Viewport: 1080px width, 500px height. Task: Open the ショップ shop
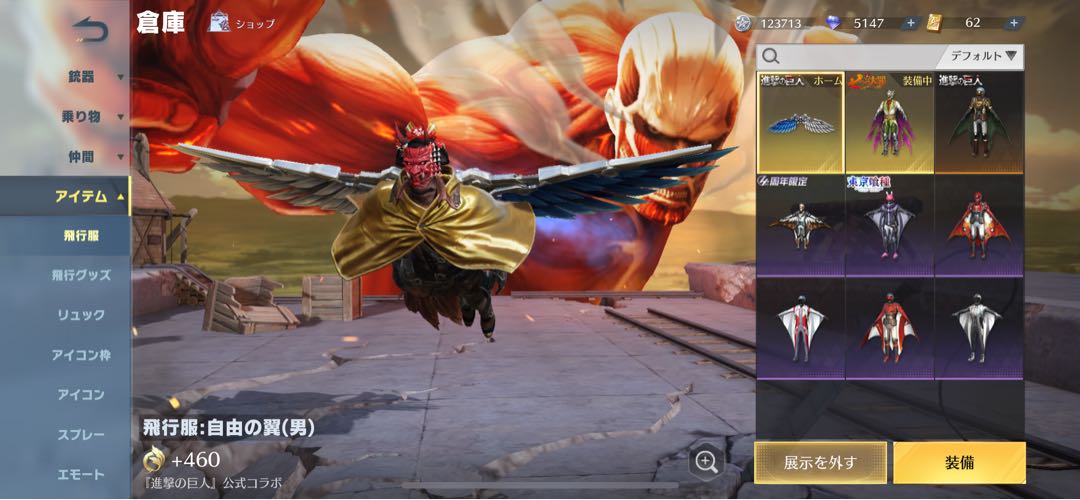click(241, 22)
